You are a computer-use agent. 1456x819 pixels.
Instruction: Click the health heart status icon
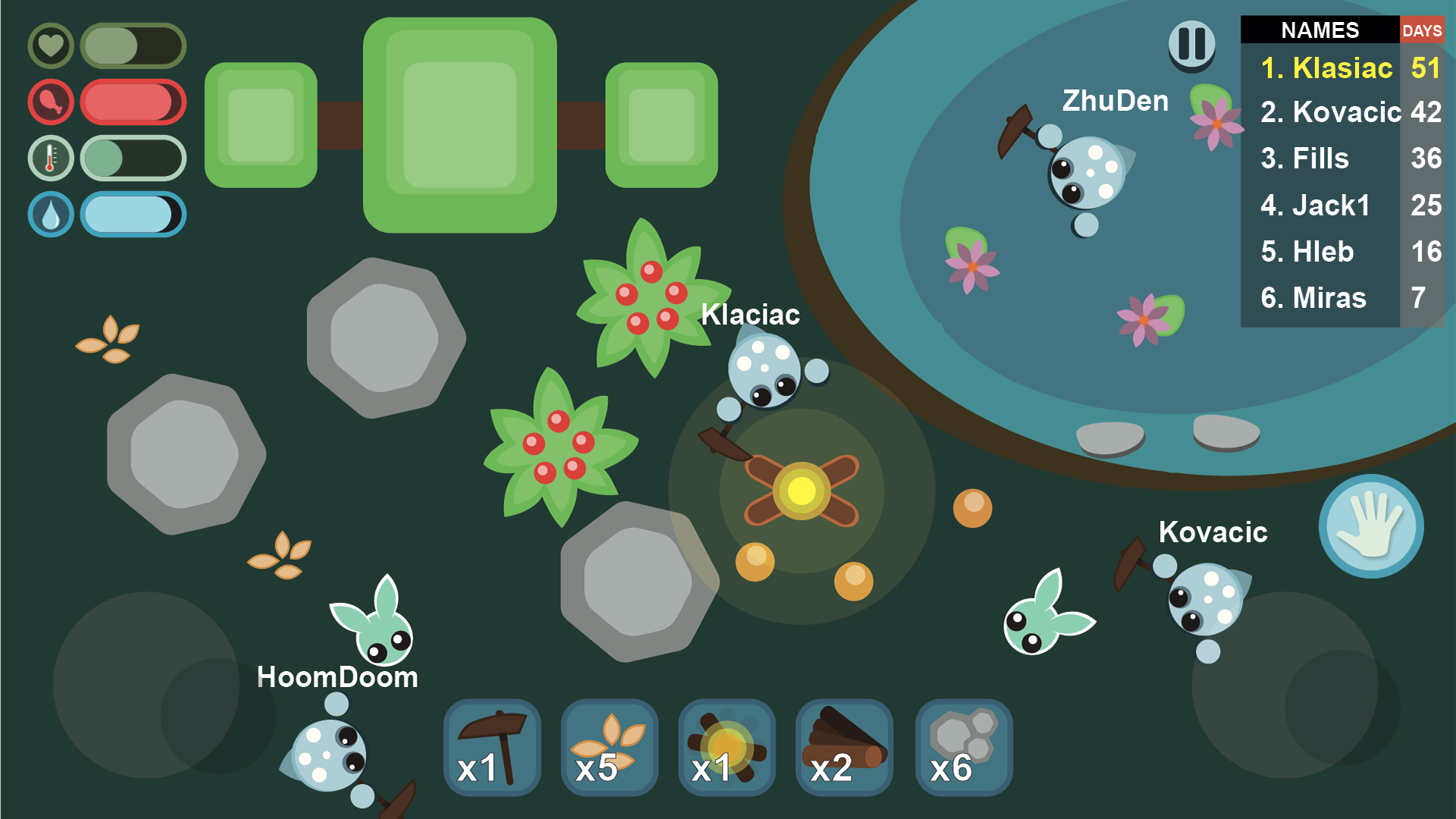(x=50, y=45)
